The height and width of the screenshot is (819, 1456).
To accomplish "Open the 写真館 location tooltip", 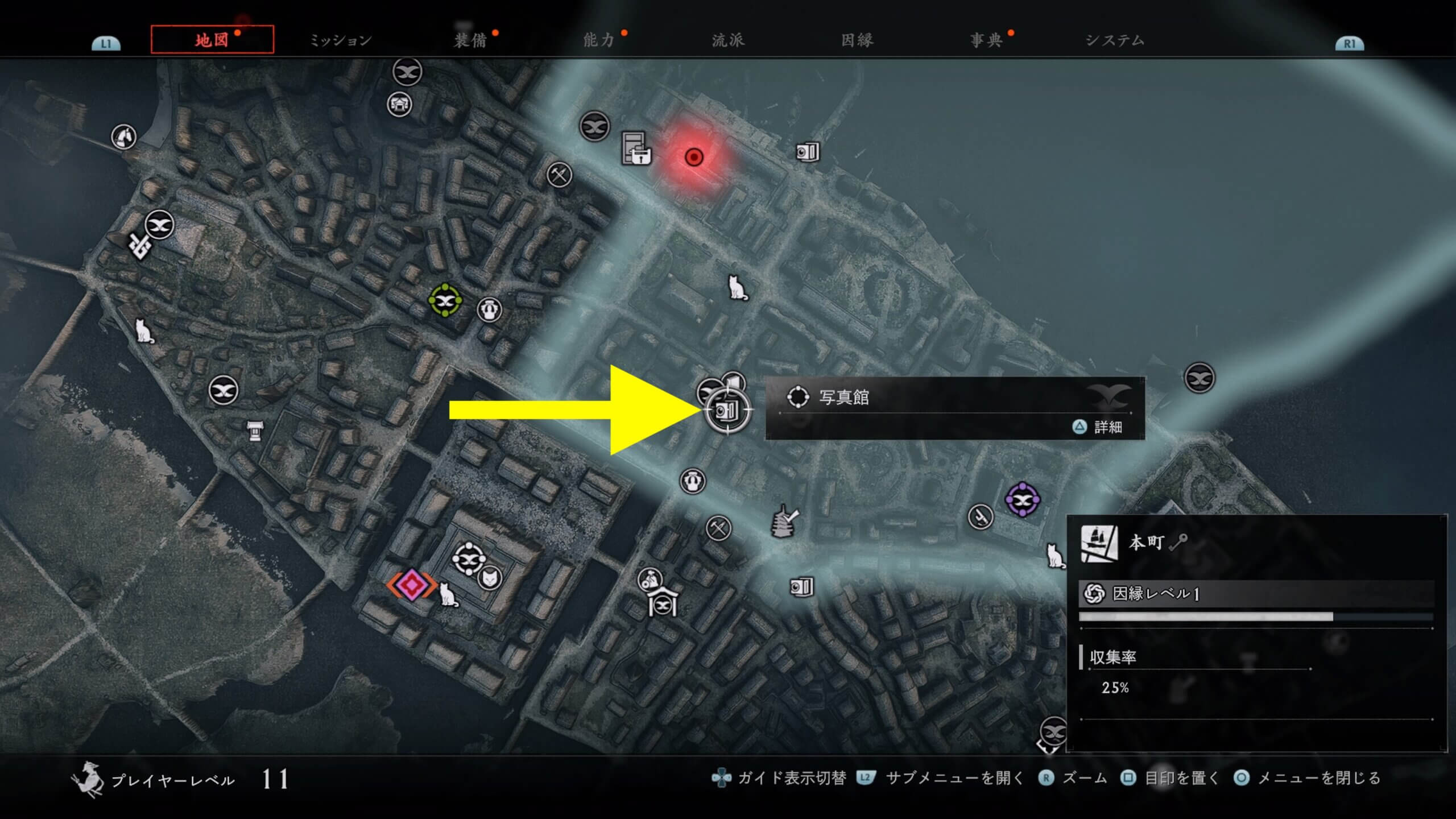I will pos(954,408).
